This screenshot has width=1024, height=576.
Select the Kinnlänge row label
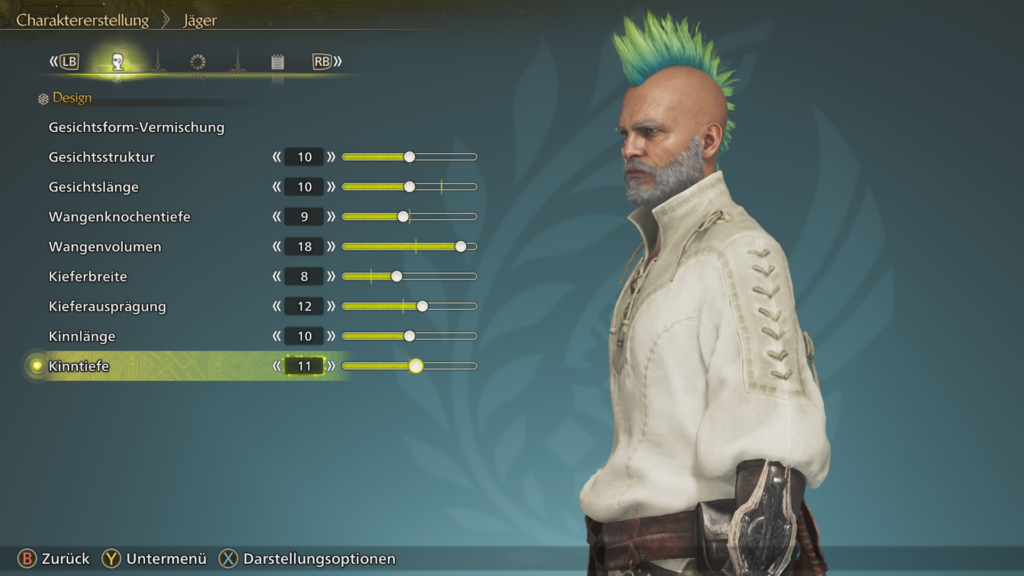(82, 336)
